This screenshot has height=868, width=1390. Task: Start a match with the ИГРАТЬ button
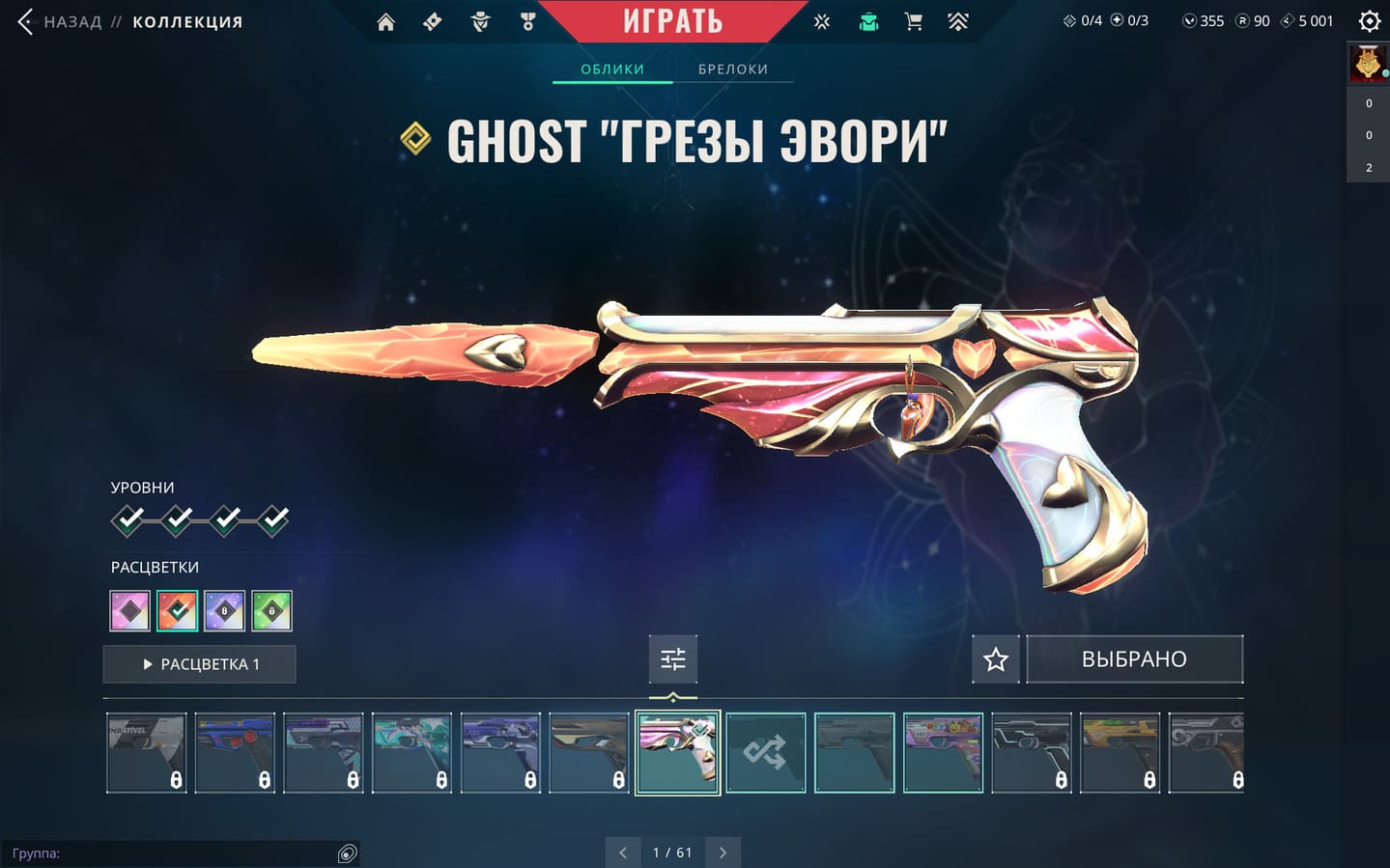(672, 20)
